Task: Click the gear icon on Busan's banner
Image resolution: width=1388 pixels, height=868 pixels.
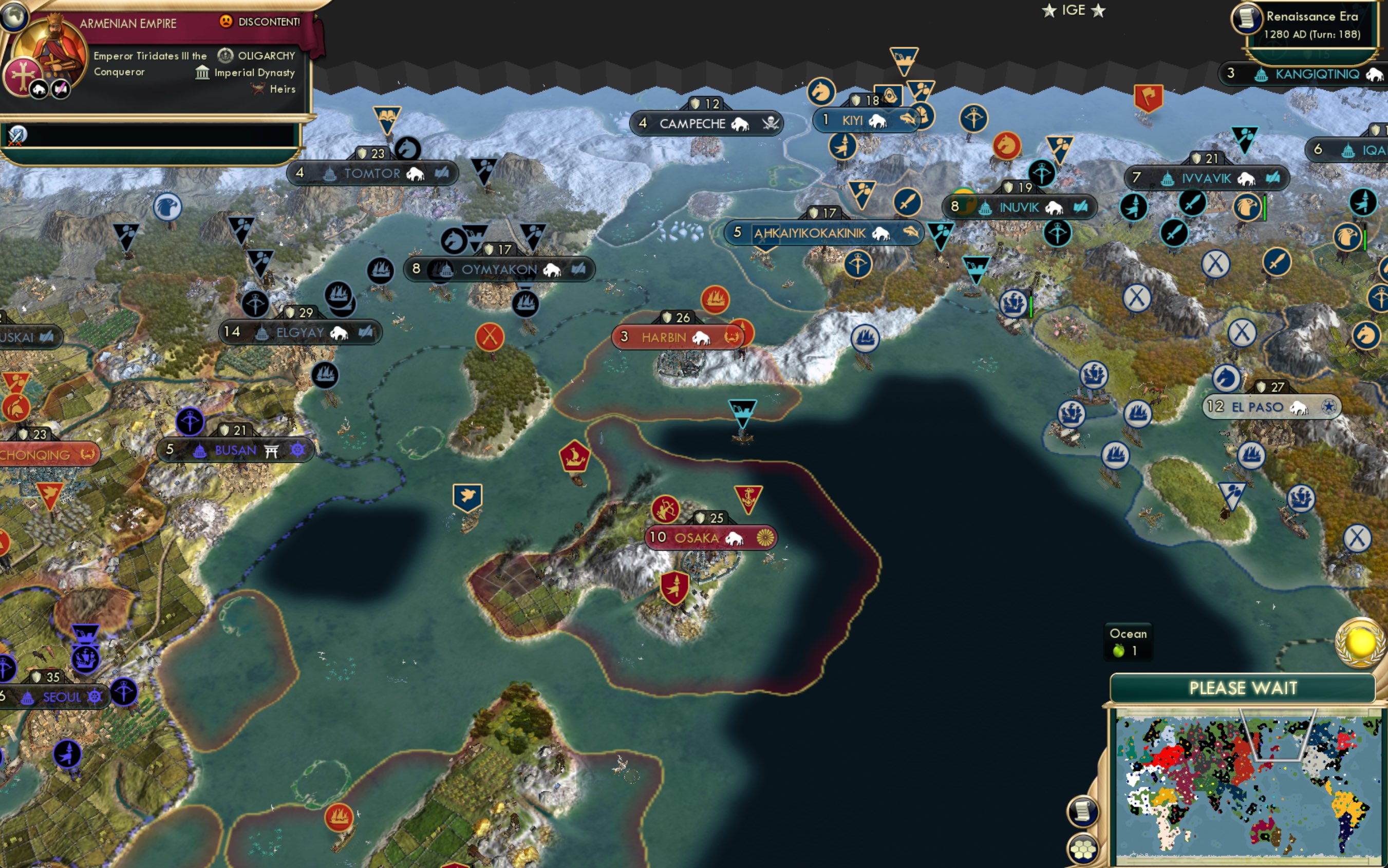Action: pyautogui.click(x=297, y=450)
